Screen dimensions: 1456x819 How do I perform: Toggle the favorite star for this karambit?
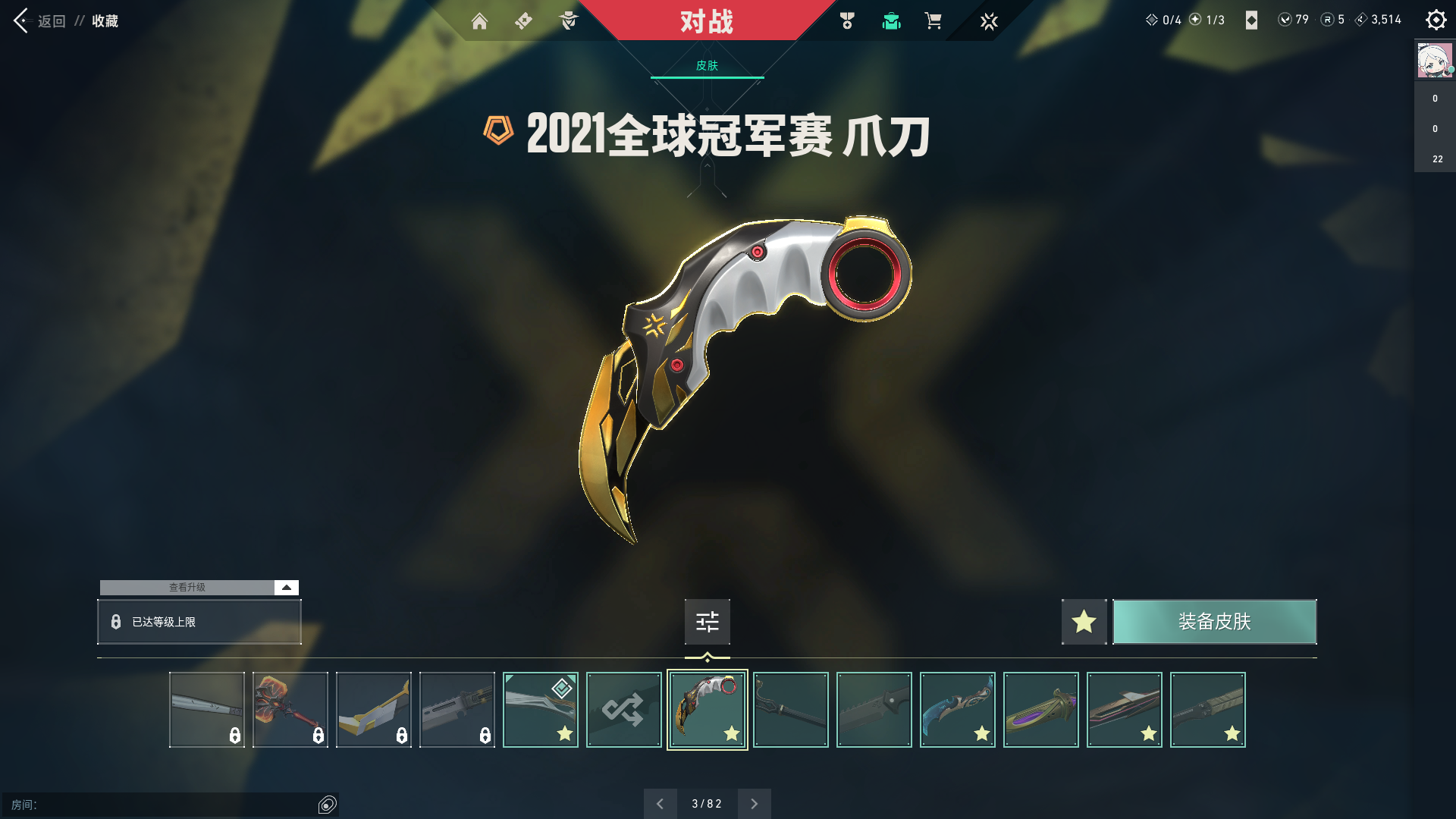pos(1084,622)
